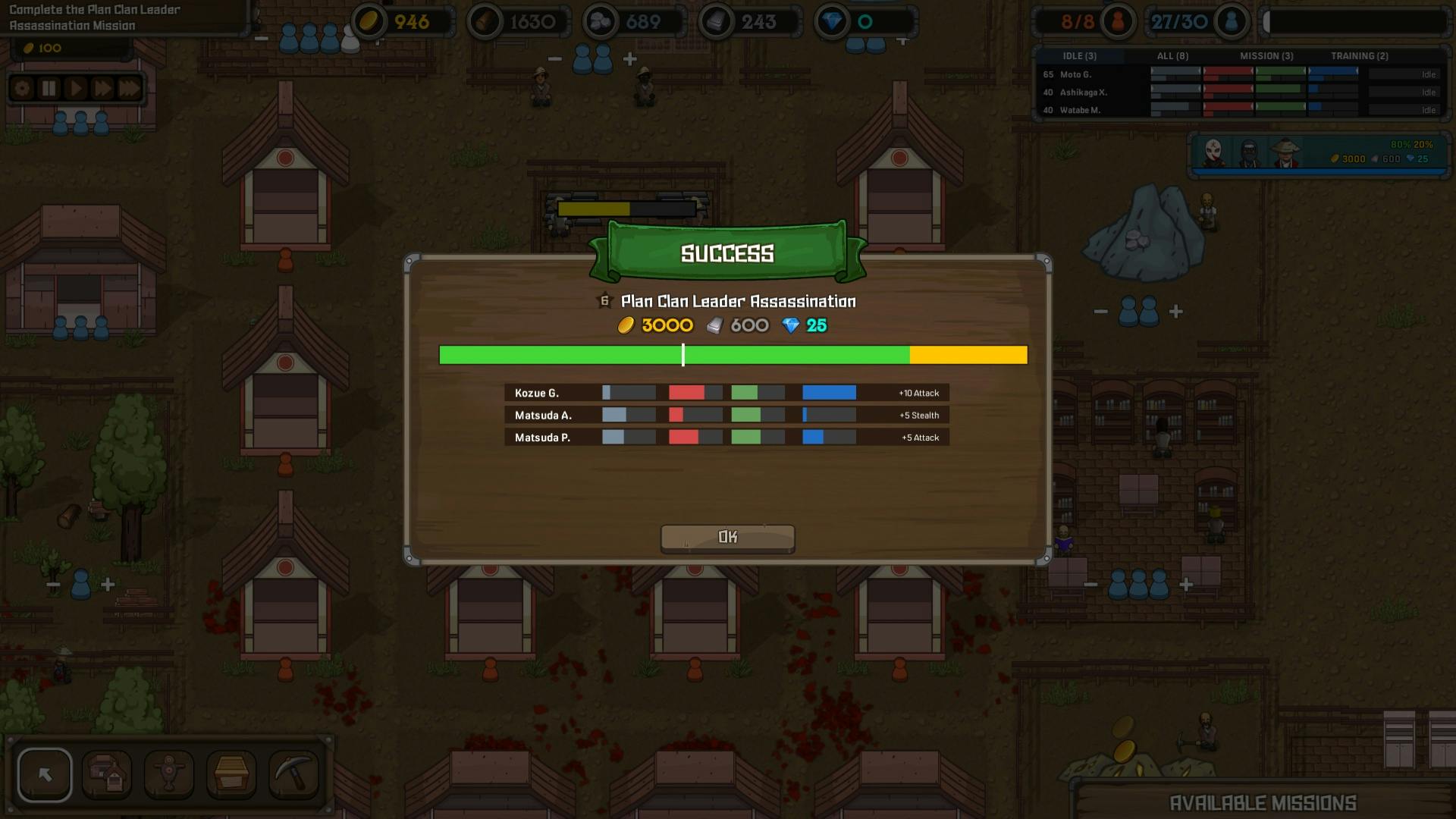This screenshot has height=819, width=1456.
Task: Resume play with the play button
Action: tap(75, 87)
